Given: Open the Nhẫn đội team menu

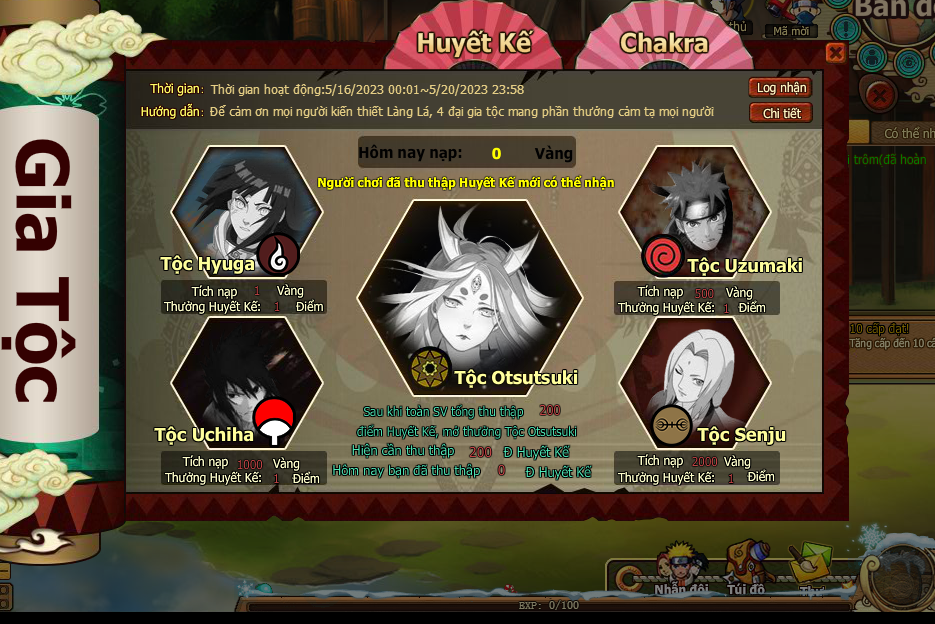Looking at the screenshot, I should coord(680,568).
